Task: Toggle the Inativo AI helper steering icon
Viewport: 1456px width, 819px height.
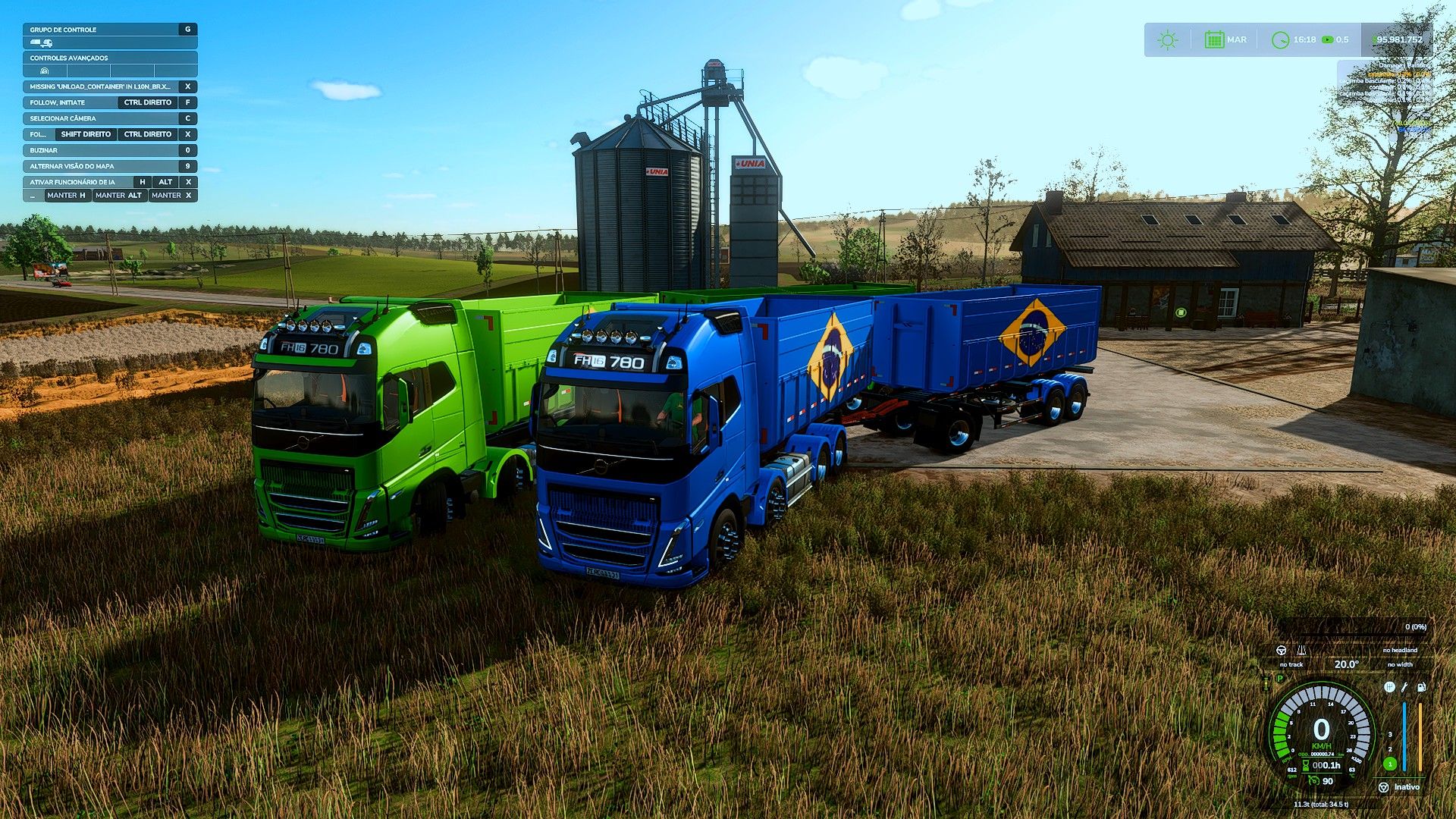Action: [x=1384, y=787]
